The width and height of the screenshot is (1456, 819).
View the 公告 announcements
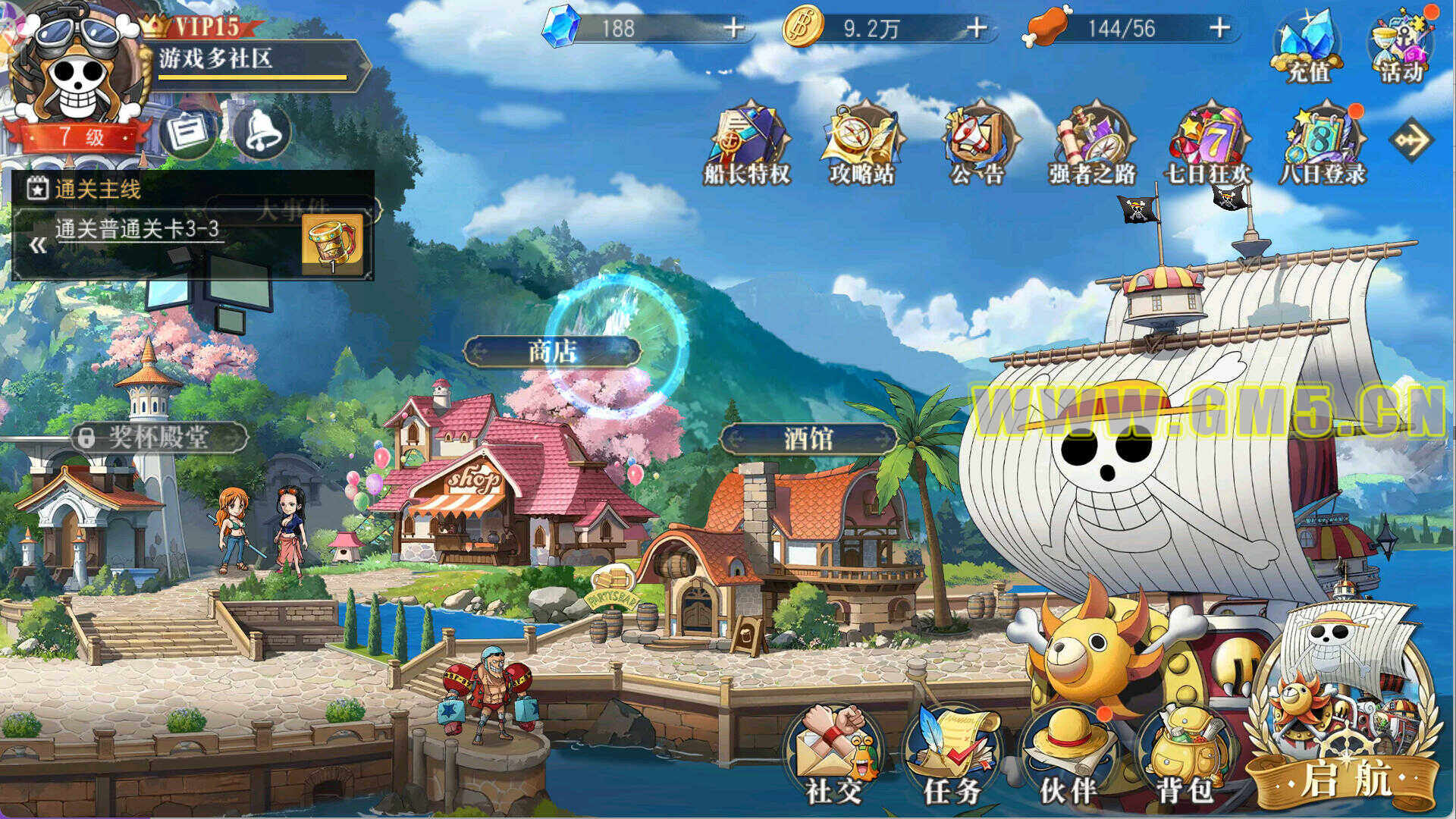[978, 144]
